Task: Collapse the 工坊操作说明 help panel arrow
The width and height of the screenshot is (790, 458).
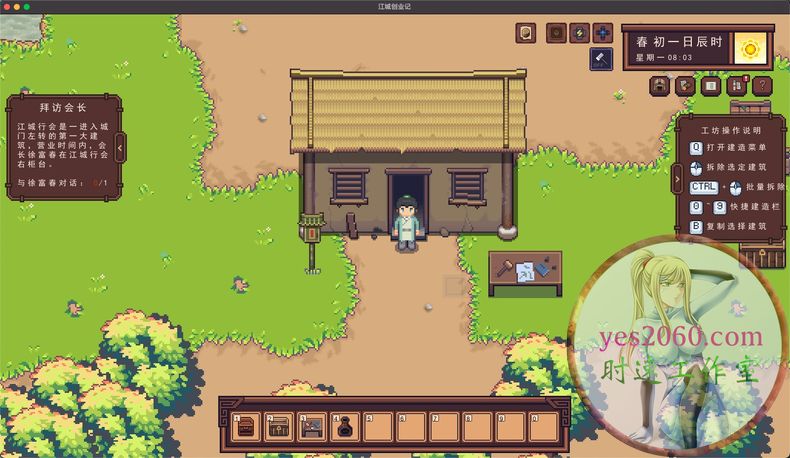Action: coord(677,178)
